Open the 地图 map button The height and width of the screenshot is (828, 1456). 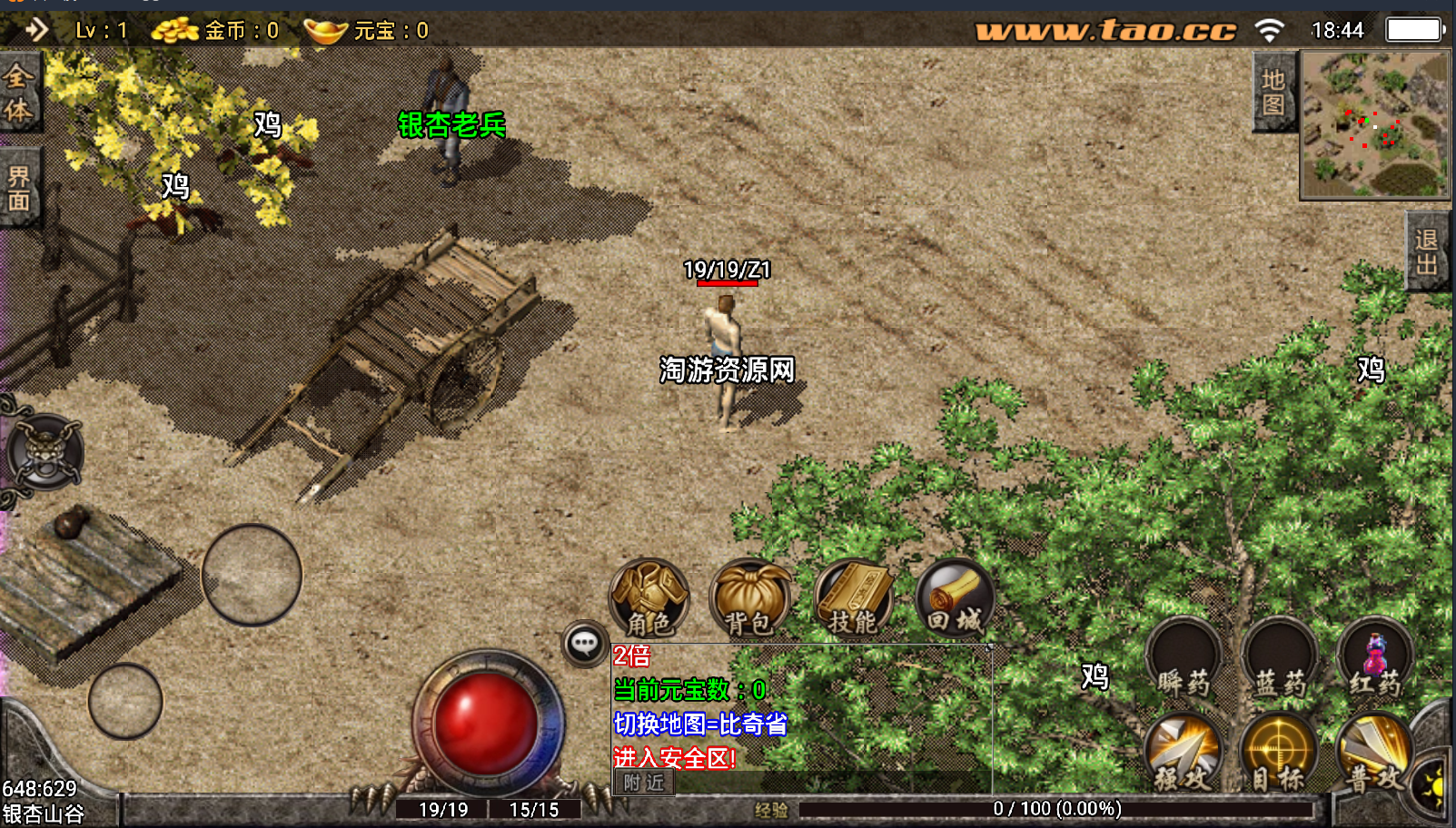click(x=1273, y=93)
